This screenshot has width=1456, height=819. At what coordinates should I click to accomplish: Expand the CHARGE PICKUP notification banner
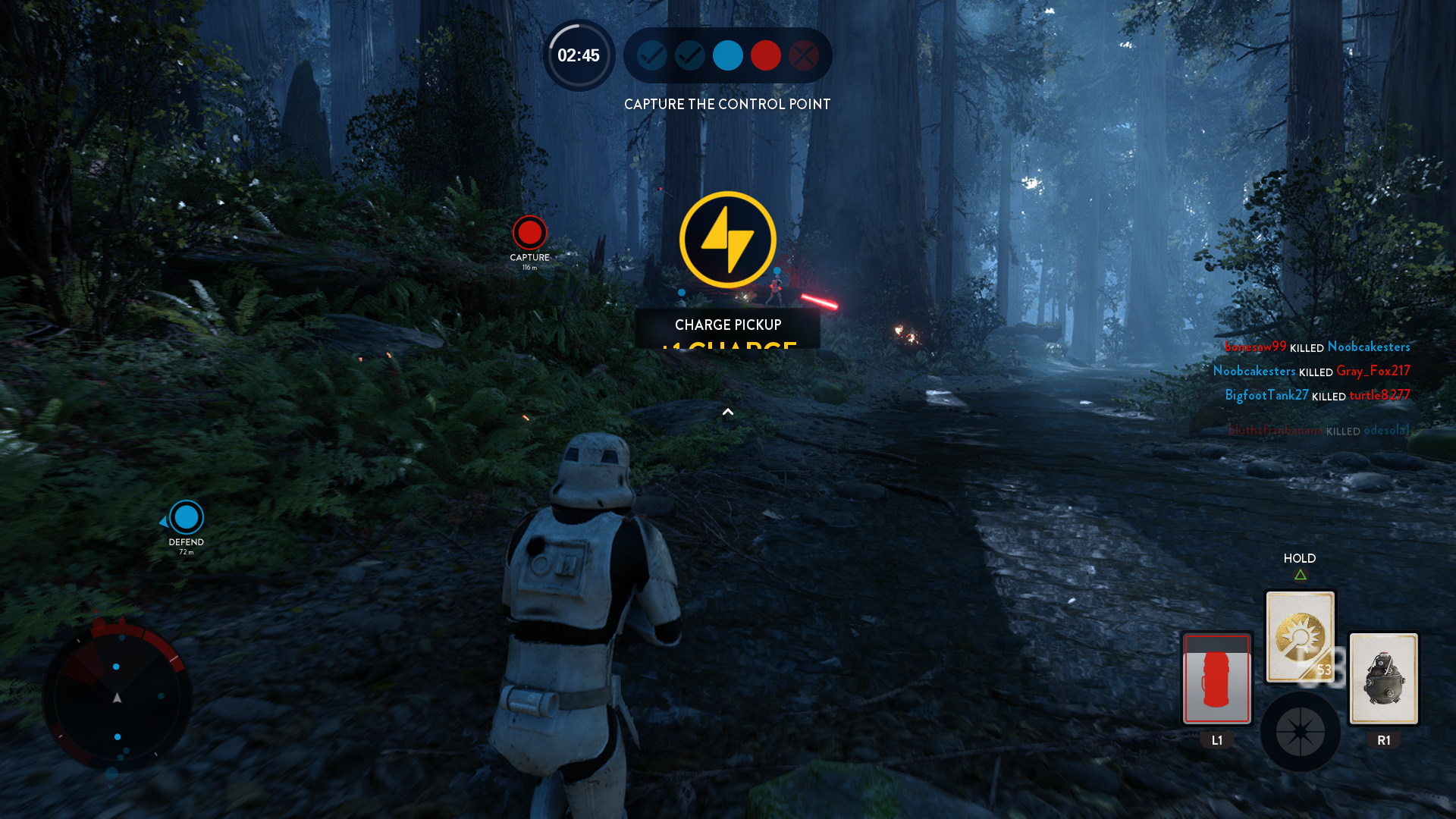pyautogui.click(x=728, y=325)
